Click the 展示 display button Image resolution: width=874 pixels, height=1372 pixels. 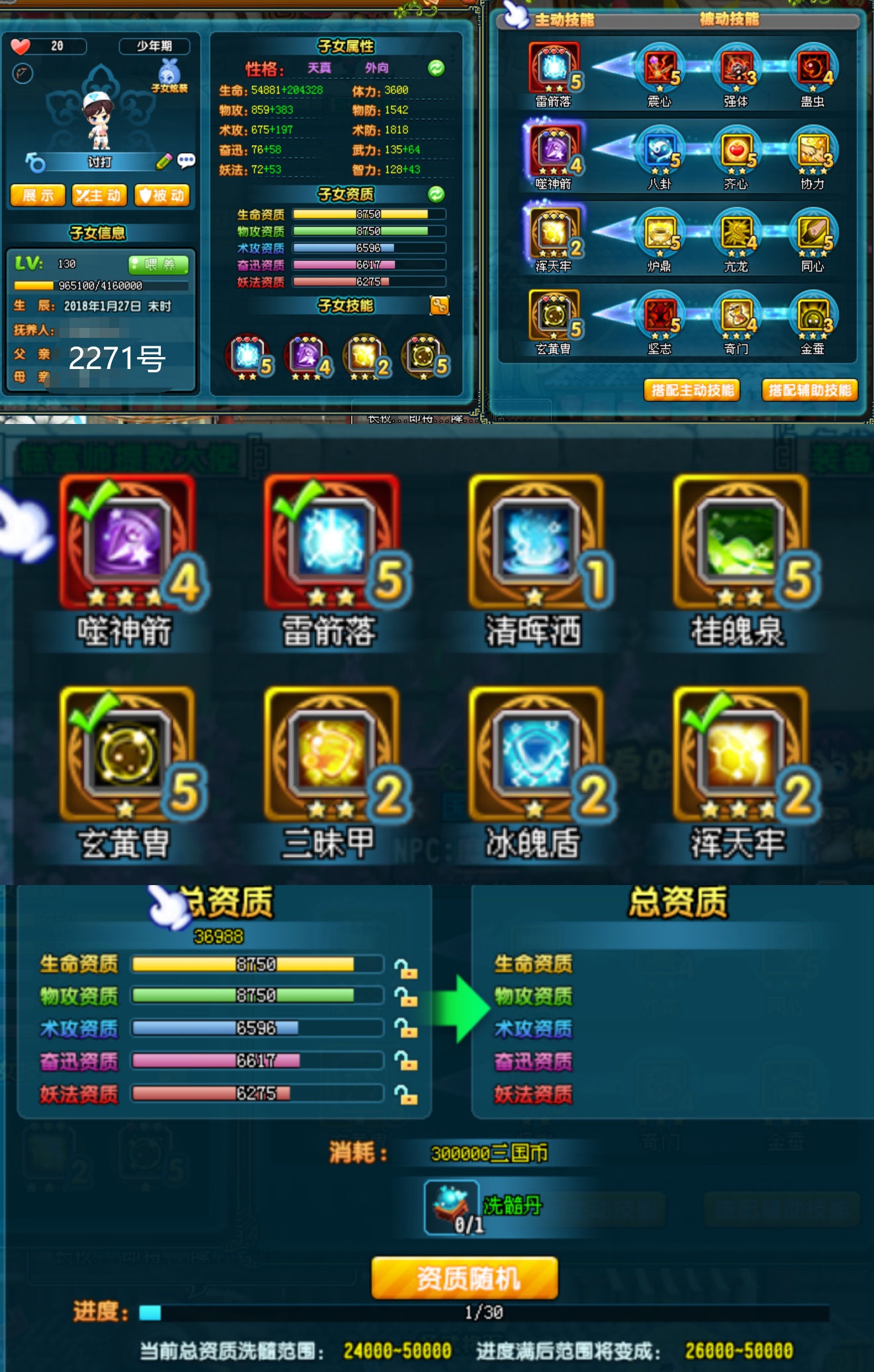tap(38, 195)
